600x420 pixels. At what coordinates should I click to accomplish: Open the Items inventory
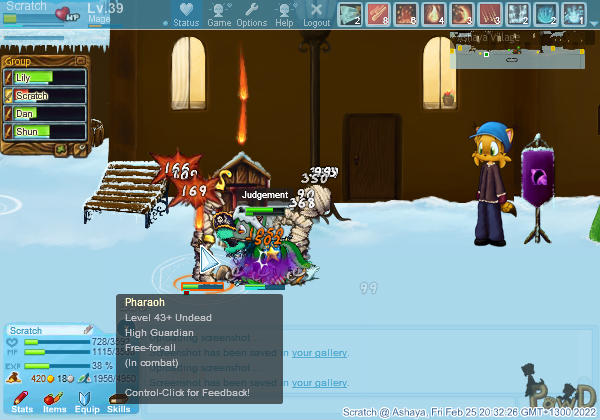point(54,402)
